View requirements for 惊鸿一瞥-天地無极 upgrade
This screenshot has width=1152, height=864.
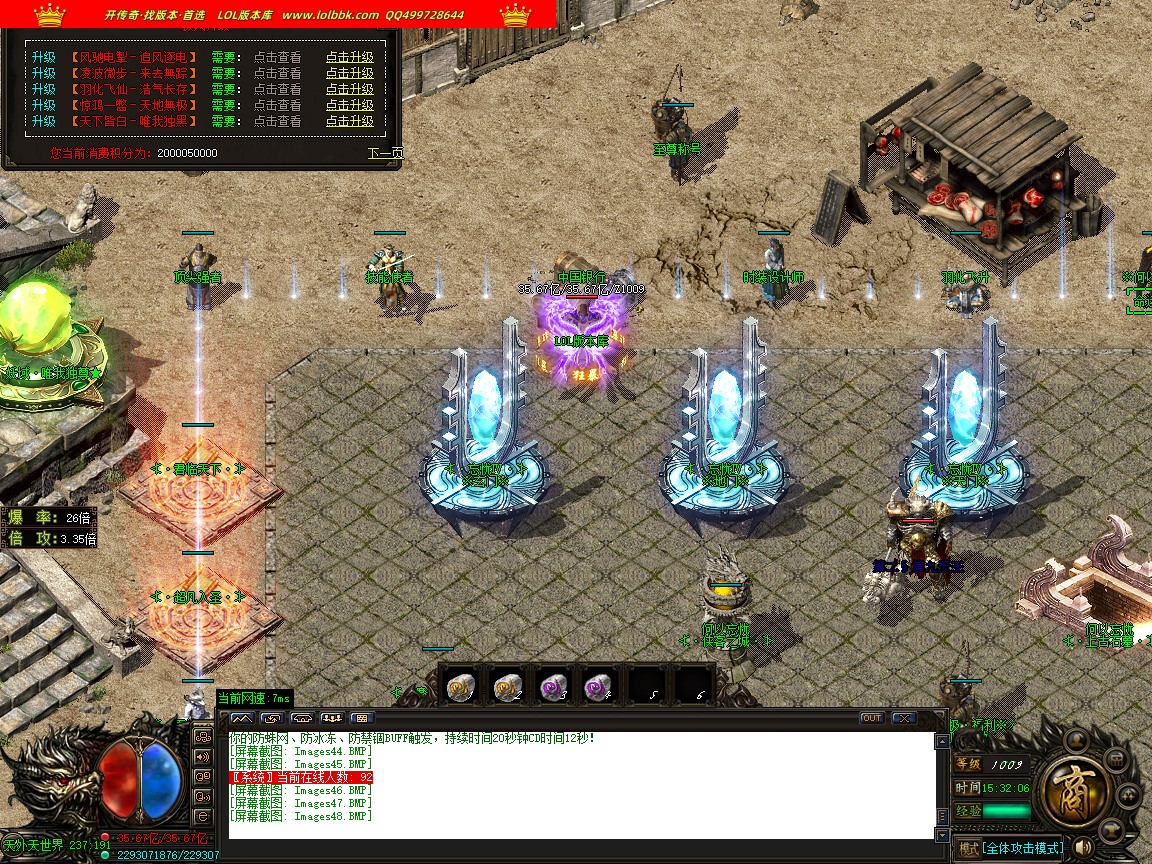coord(277,105)
